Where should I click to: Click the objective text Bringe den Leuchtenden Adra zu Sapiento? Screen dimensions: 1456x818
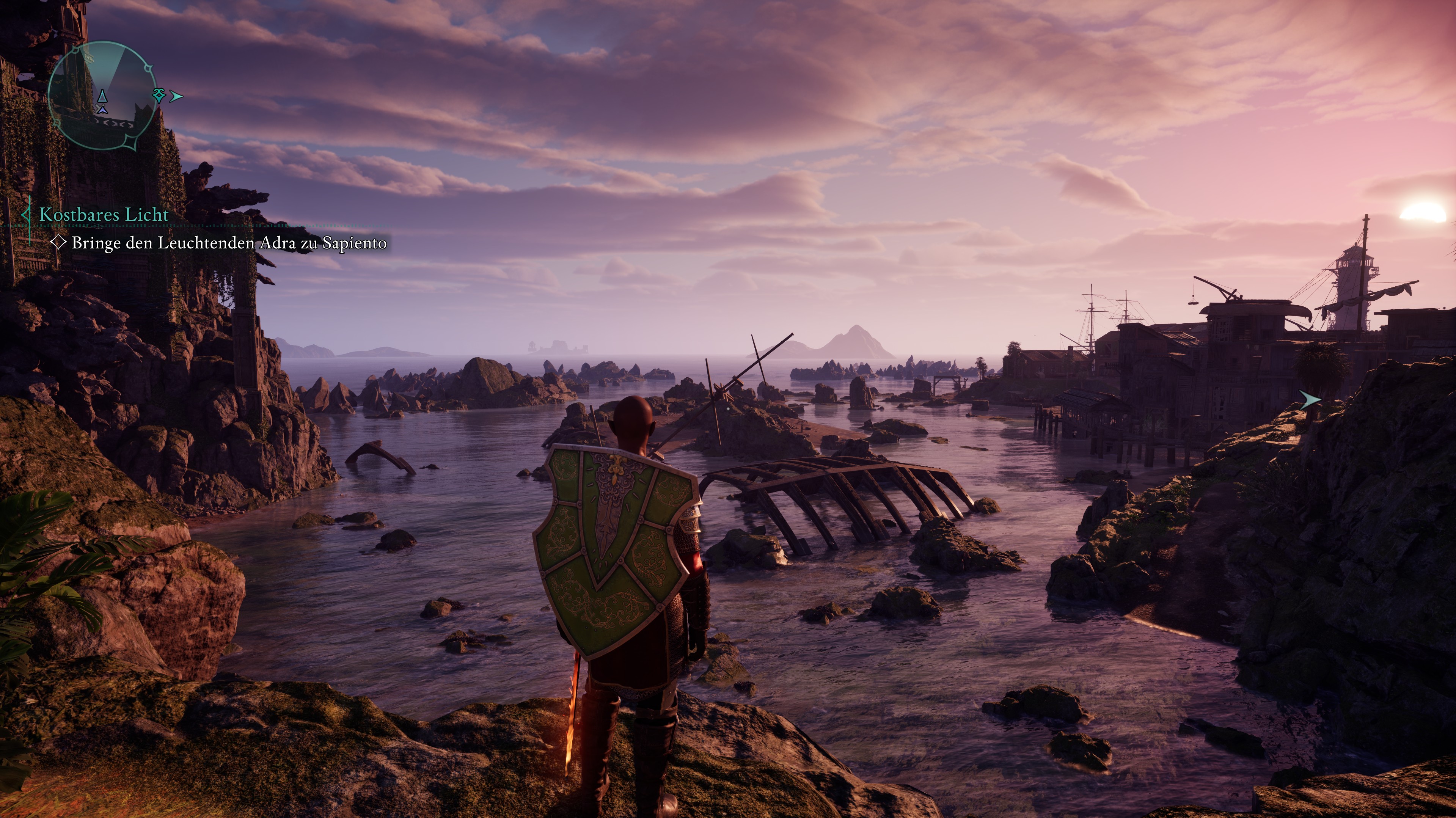[226, 243]
